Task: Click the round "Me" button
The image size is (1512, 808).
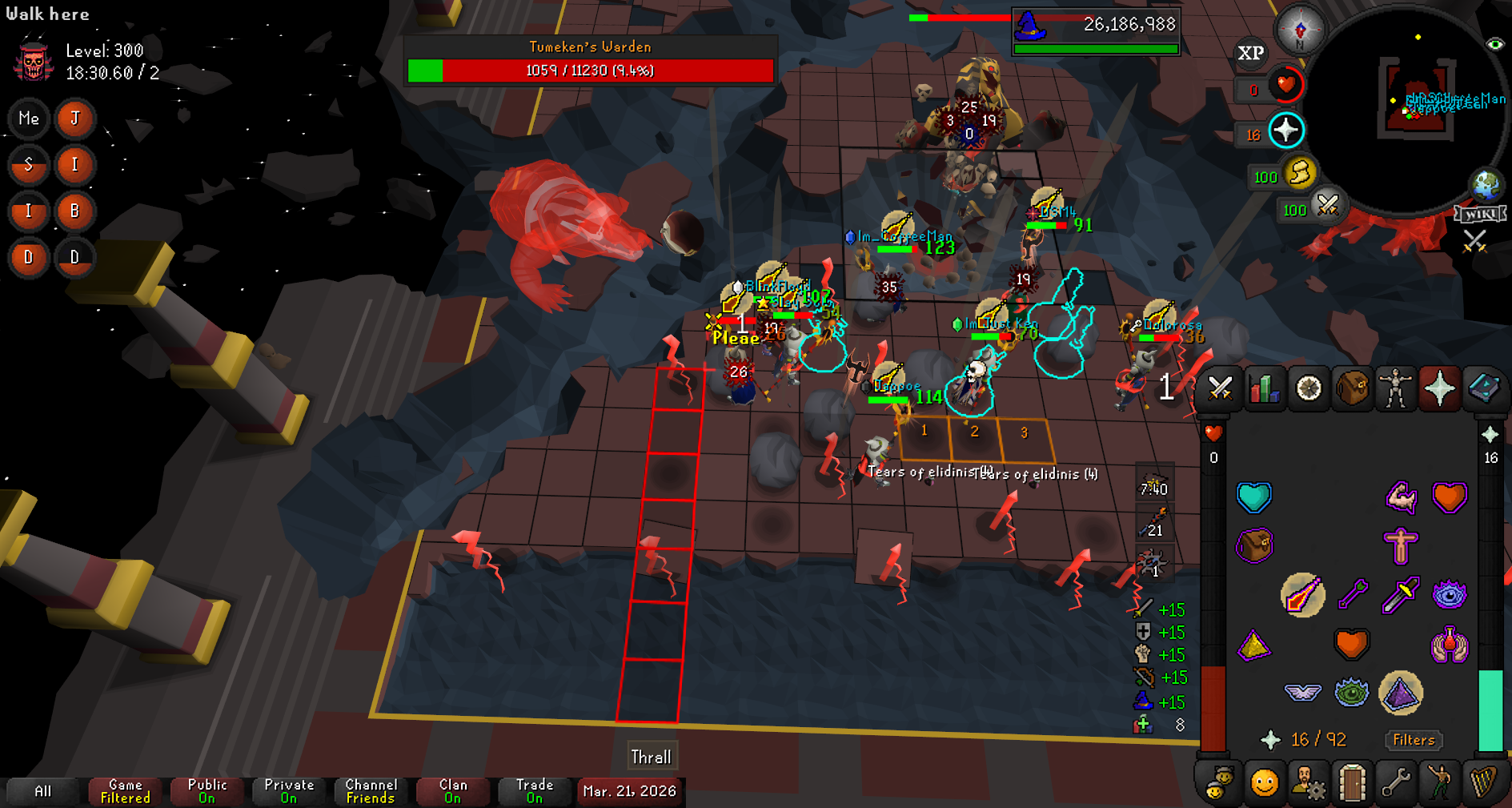Action: 29,119
